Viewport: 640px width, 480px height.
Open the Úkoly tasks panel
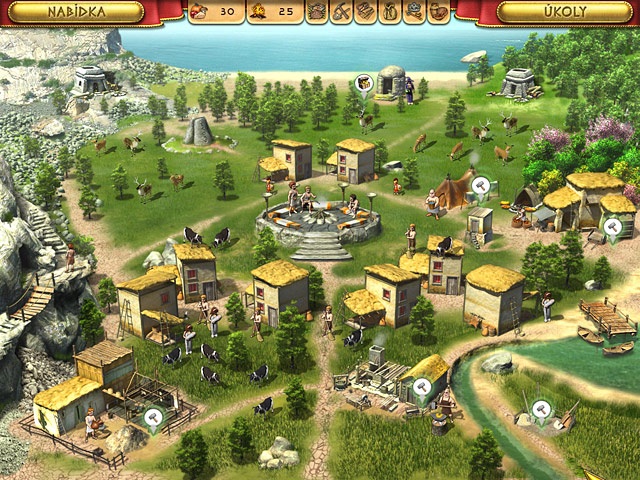pyautogui.click(x=556, y=12)
